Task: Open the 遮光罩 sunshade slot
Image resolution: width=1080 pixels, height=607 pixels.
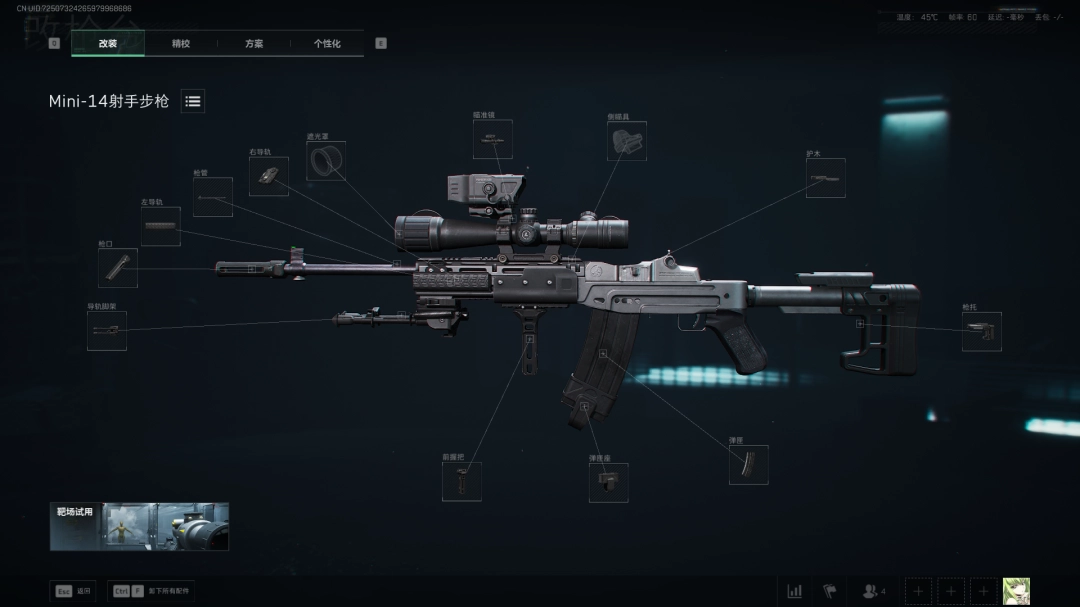Action: click(x=326, y=160)
